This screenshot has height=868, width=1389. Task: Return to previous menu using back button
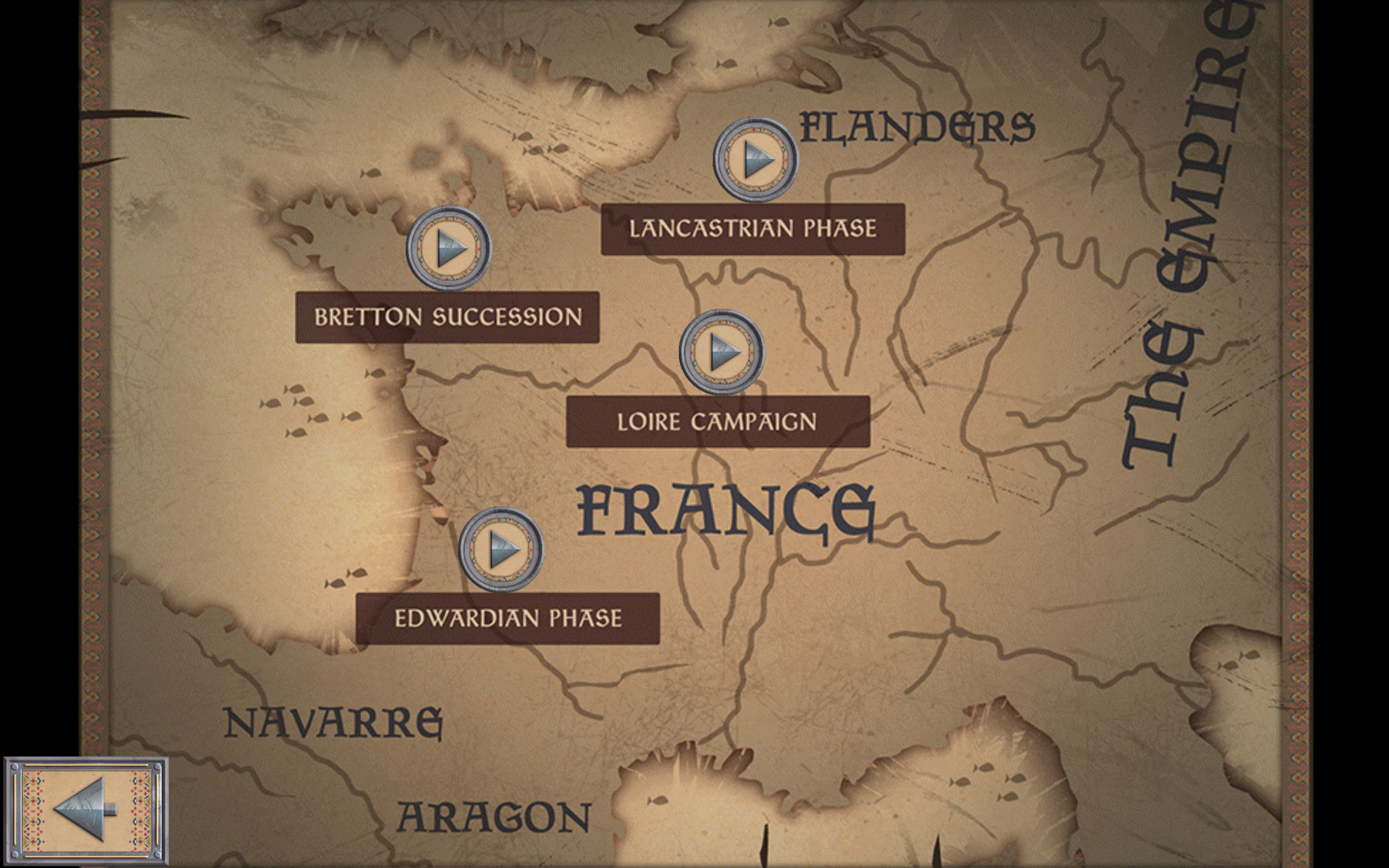tap(84, 812)
